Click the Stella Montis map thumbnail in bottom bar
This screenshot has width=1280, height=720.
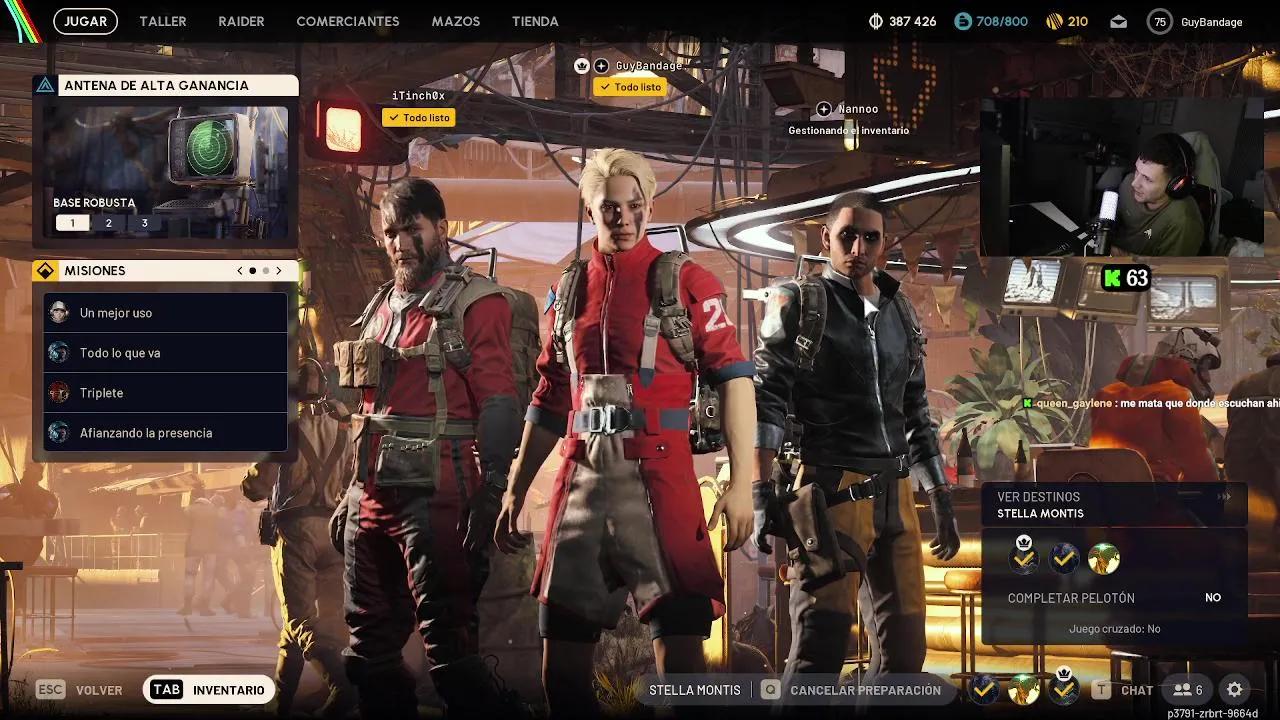pos(1023,689)
